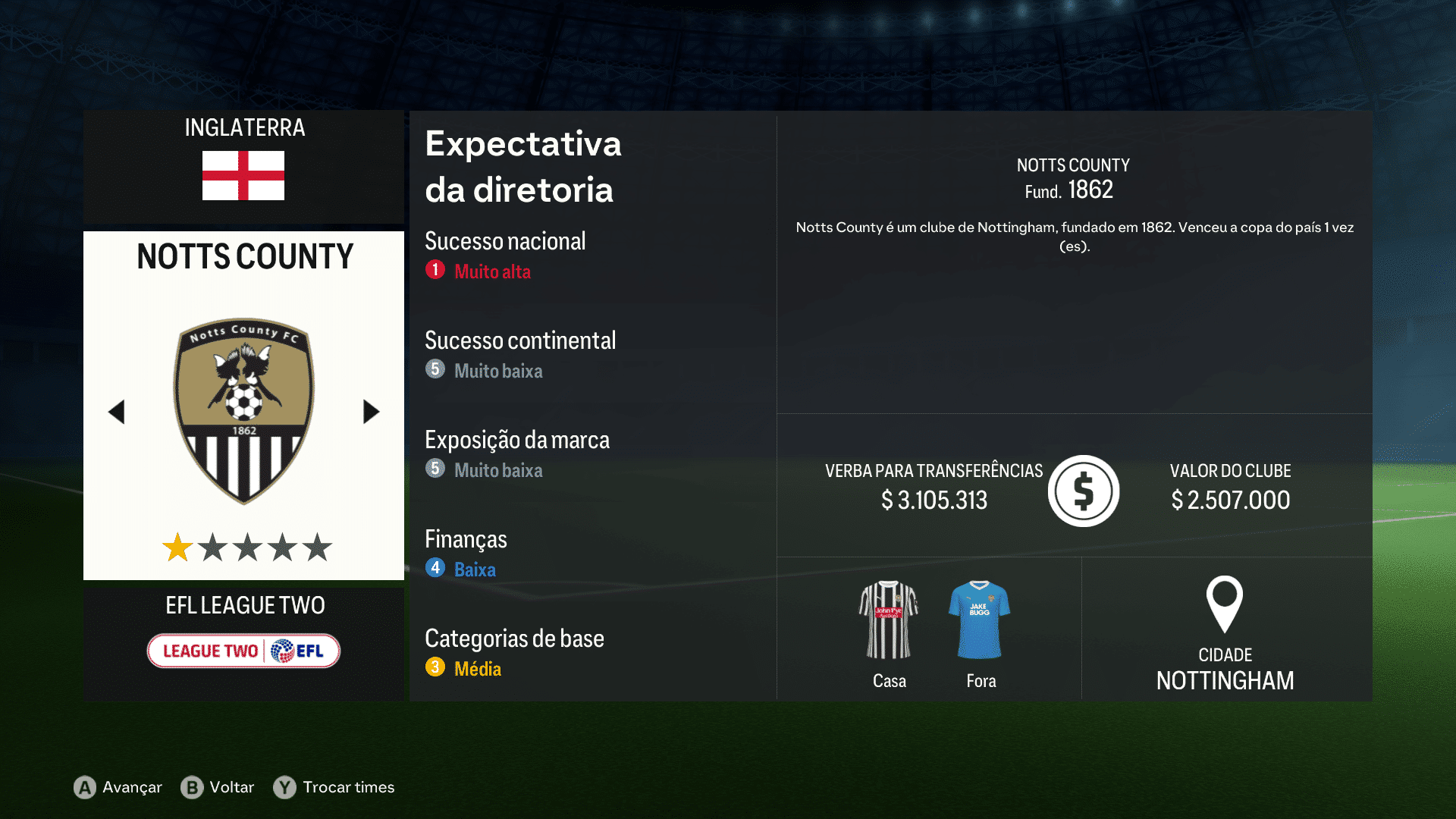Browse previous team with left arrow

tap(117, 411)
